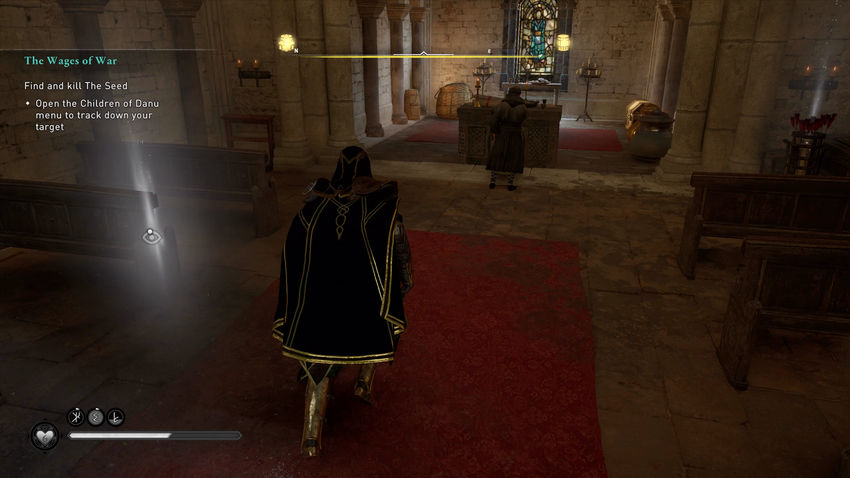Screen dimensions: 850x478
Task: Click the heart-shaped rations icon
Action: (44, 436)
